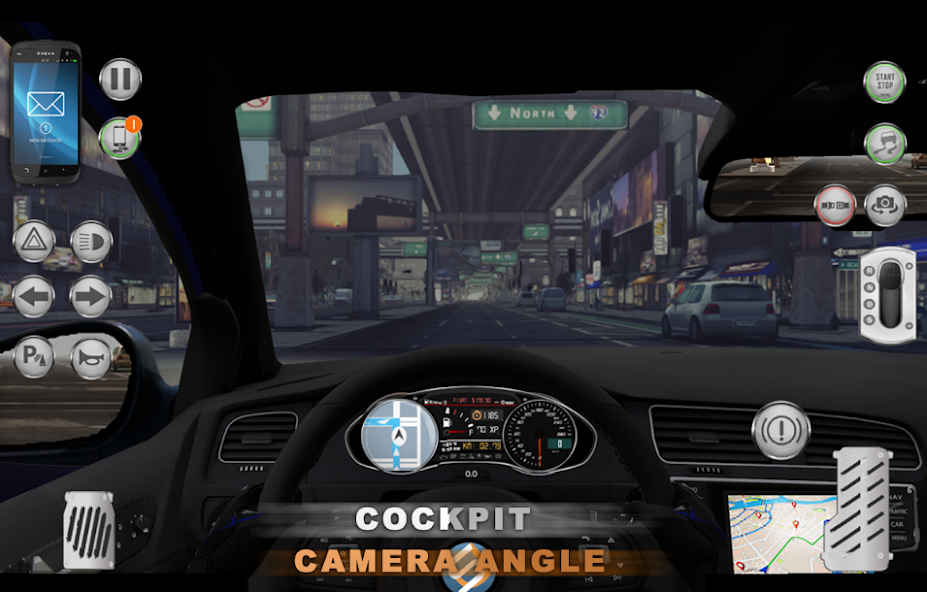Image resolution: width=927 pixels, height=592 pixels.
Task: Honk the horn button
Action: [91, 357]
